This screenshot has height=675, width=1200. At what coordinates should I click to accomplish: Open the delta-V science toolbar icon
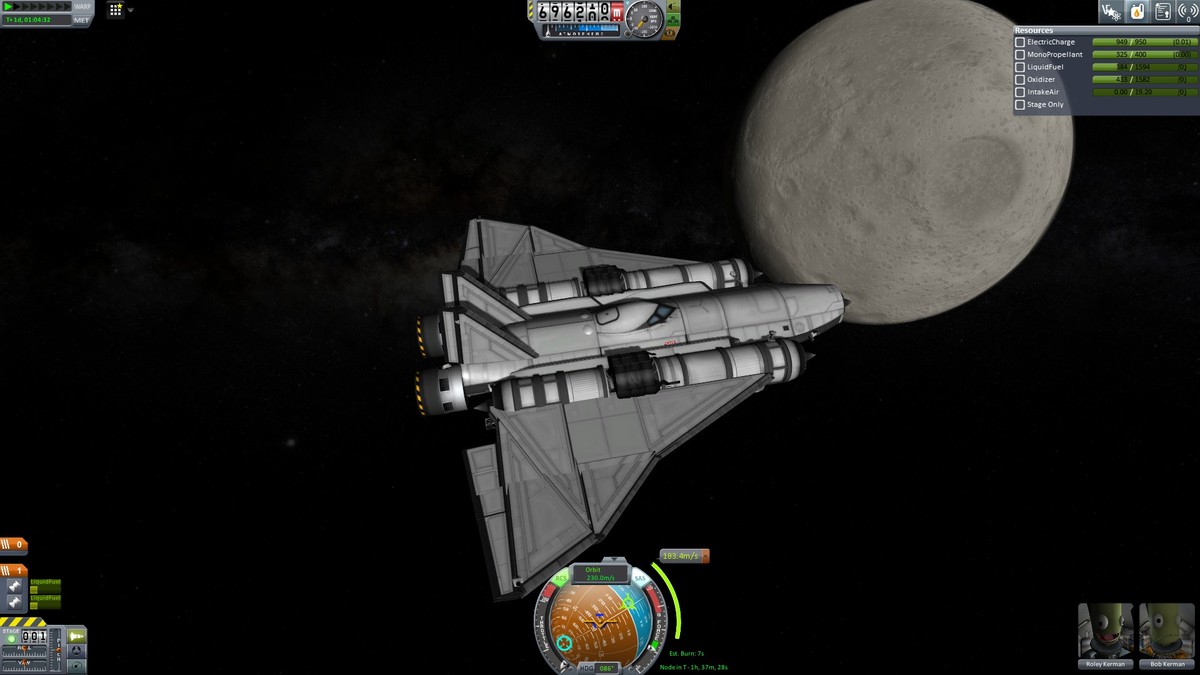coord(1110,12)
